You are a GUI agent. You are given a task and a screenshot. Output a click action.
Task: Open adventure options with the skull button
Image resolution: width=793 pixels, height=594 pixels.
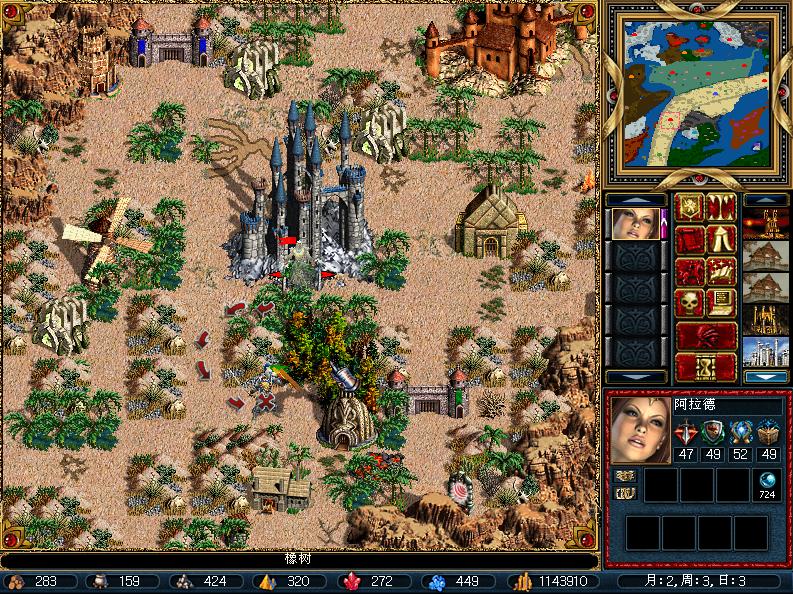click(689, 301)
